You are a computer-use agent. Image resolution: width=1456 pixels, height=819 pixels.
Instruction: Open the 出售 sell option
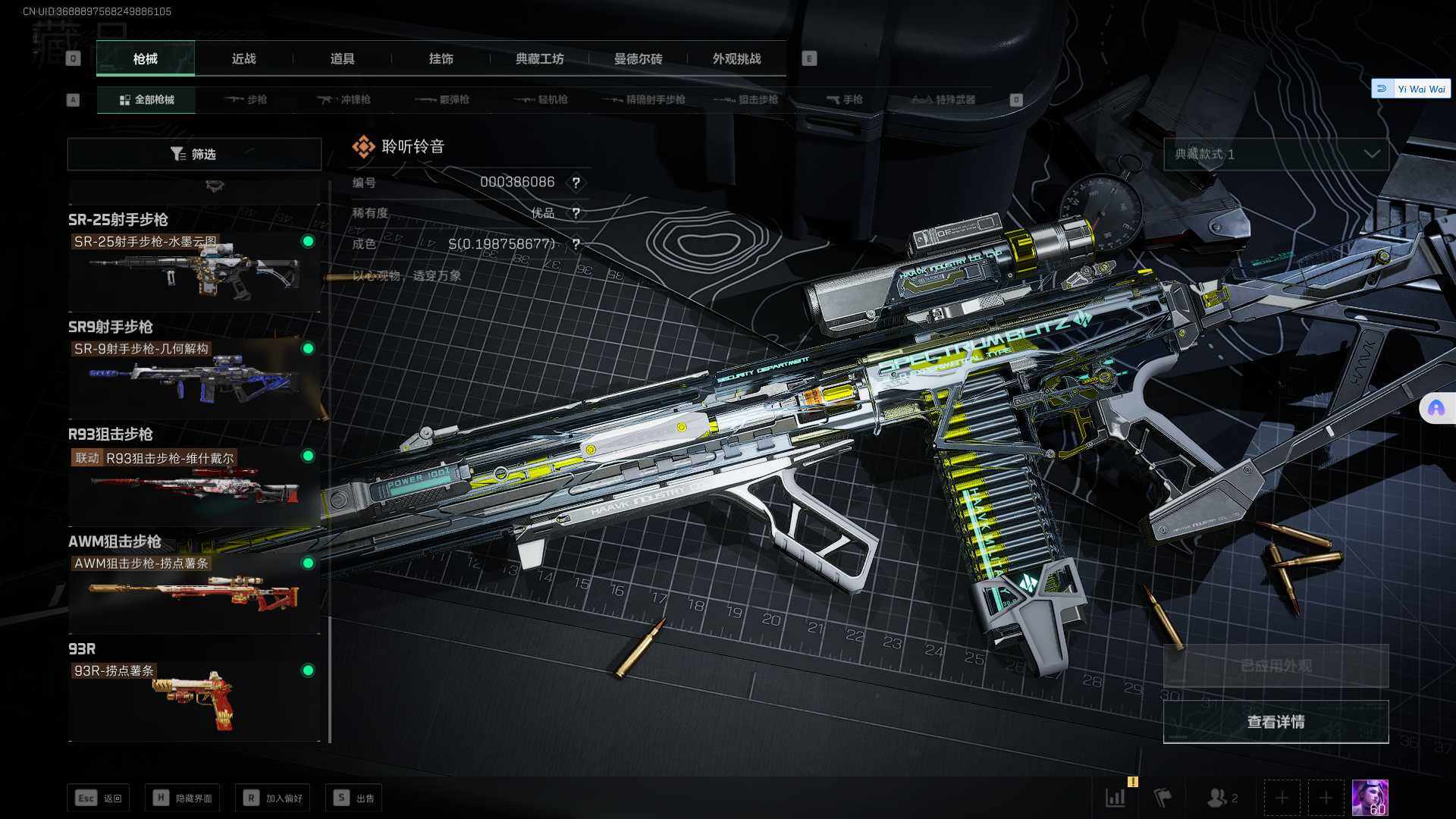(353, 798)
